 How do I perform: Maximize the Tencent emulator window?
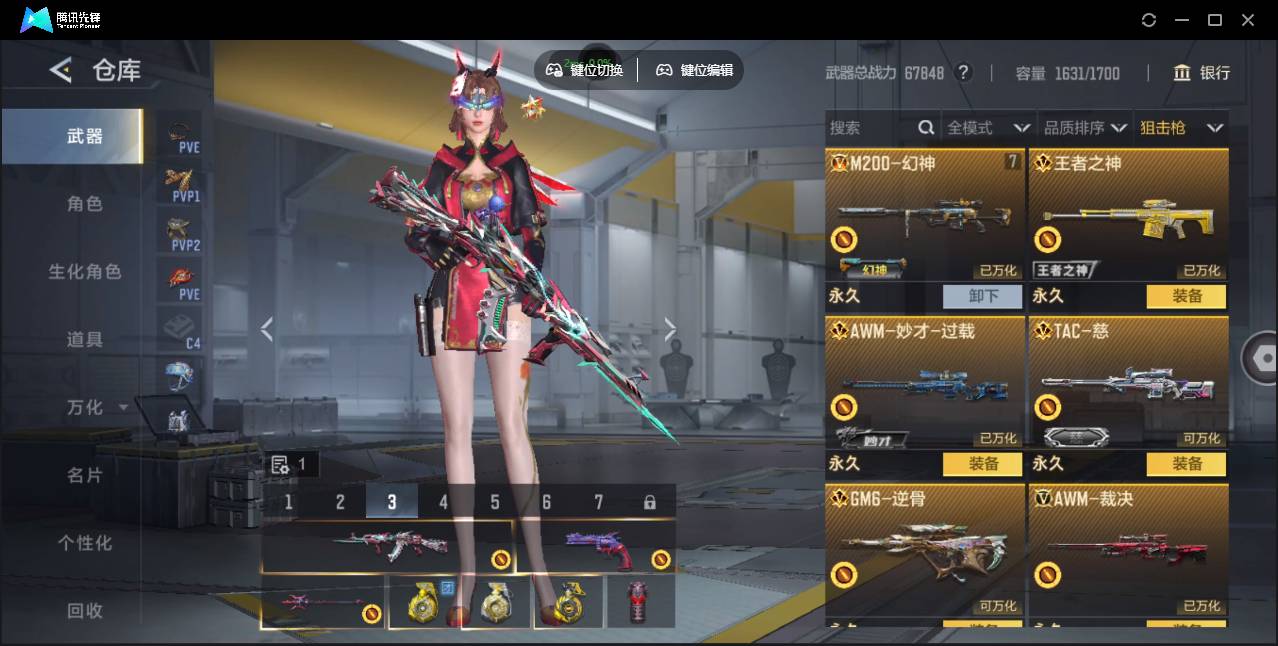click(x=1215, y=20)
